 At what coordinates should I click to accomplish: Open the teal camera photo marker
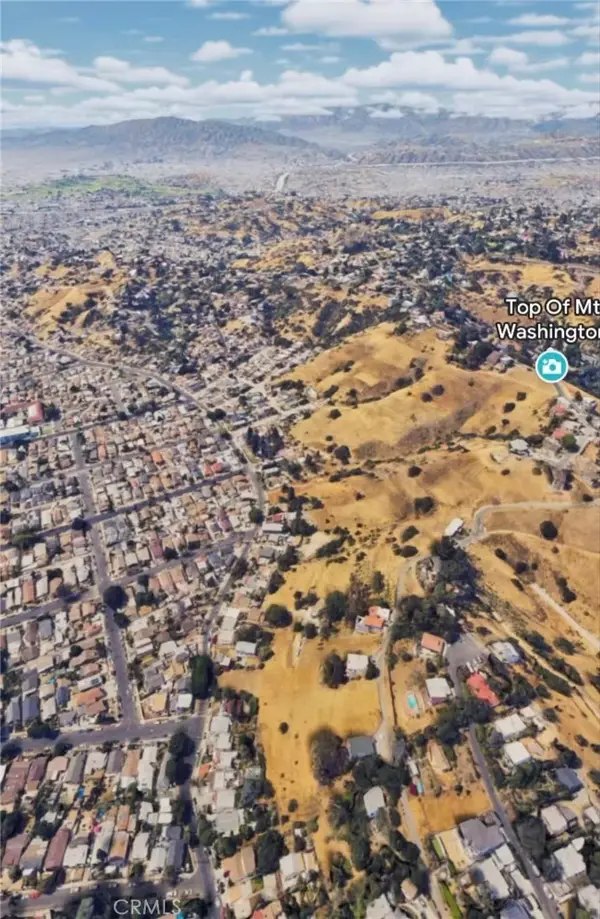[551, 365]
